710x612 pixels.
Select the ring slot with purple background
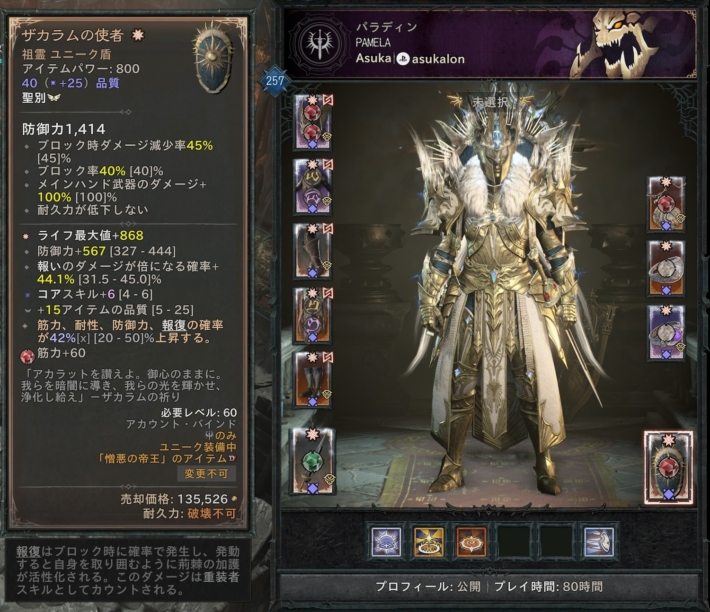(665, 332)
